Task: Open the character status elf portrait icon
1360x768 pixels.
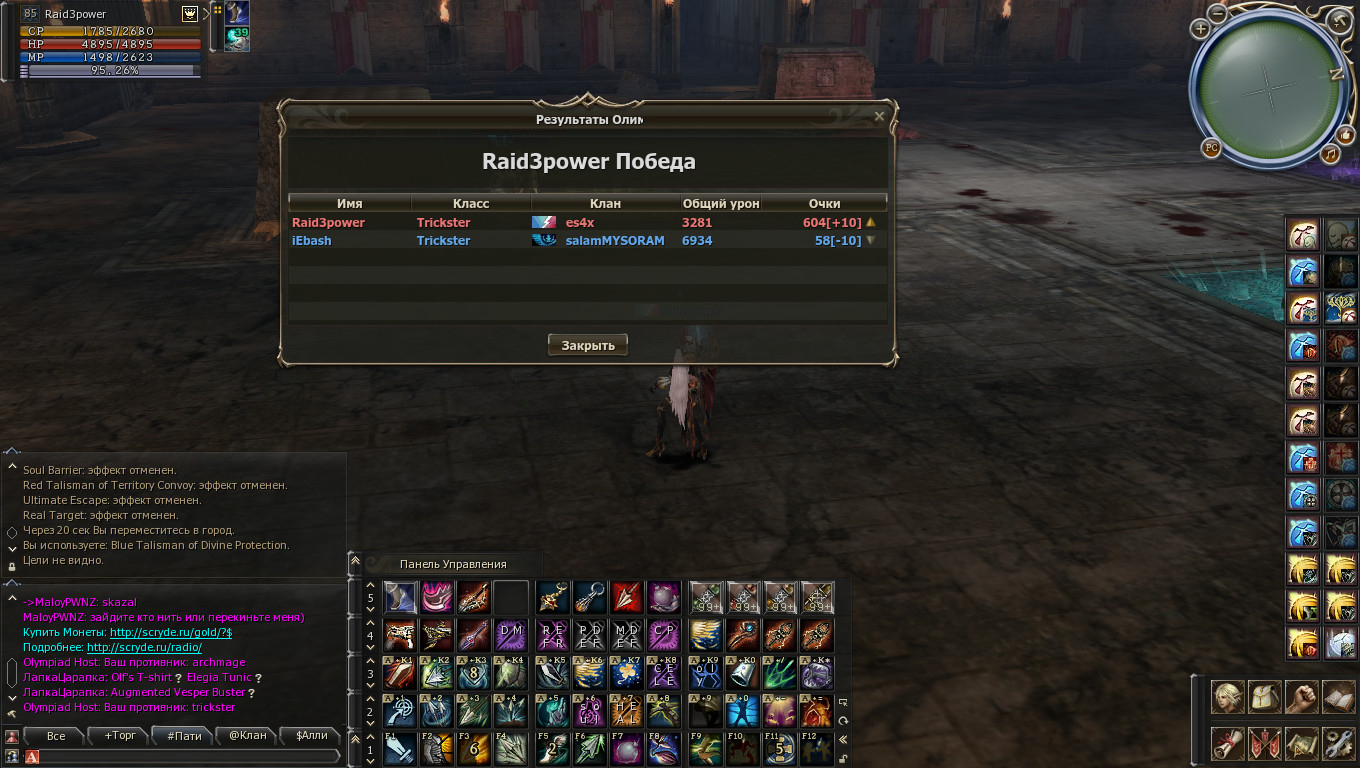Action: coord(1228,697)
